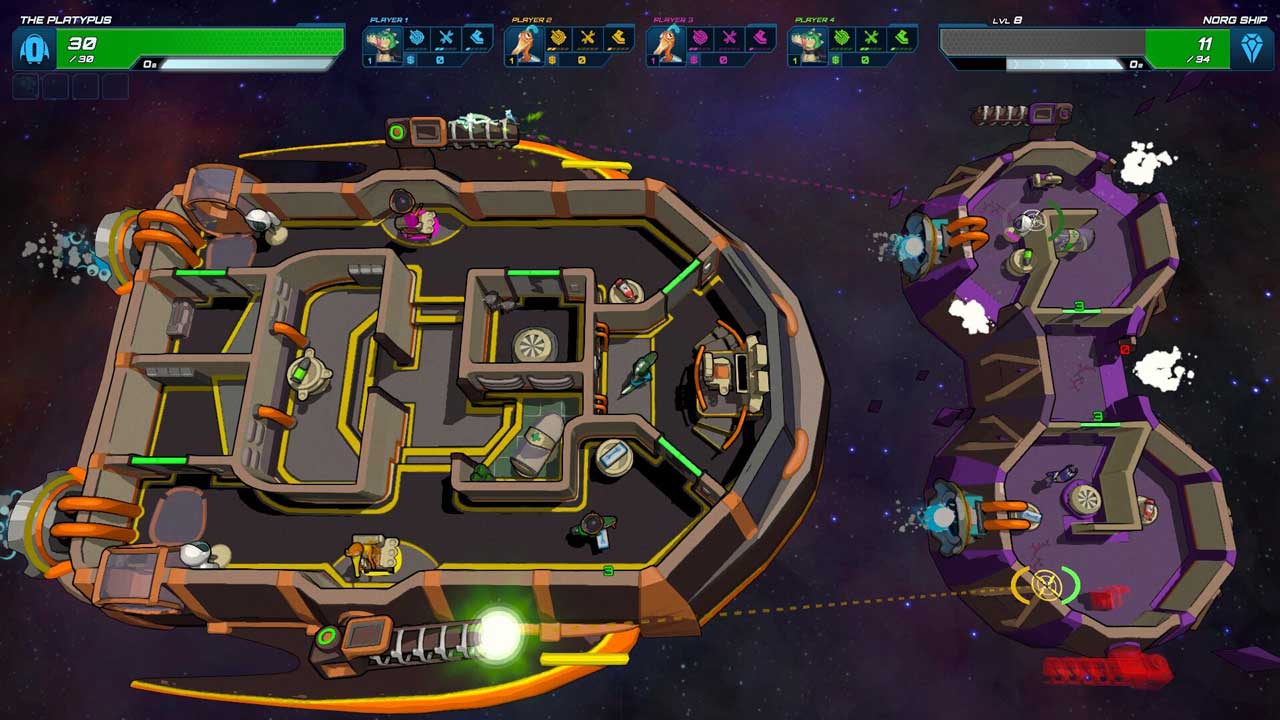Click Player 1's blue swirl skill icon
The image size is (1280, 720).
(416, 38)
